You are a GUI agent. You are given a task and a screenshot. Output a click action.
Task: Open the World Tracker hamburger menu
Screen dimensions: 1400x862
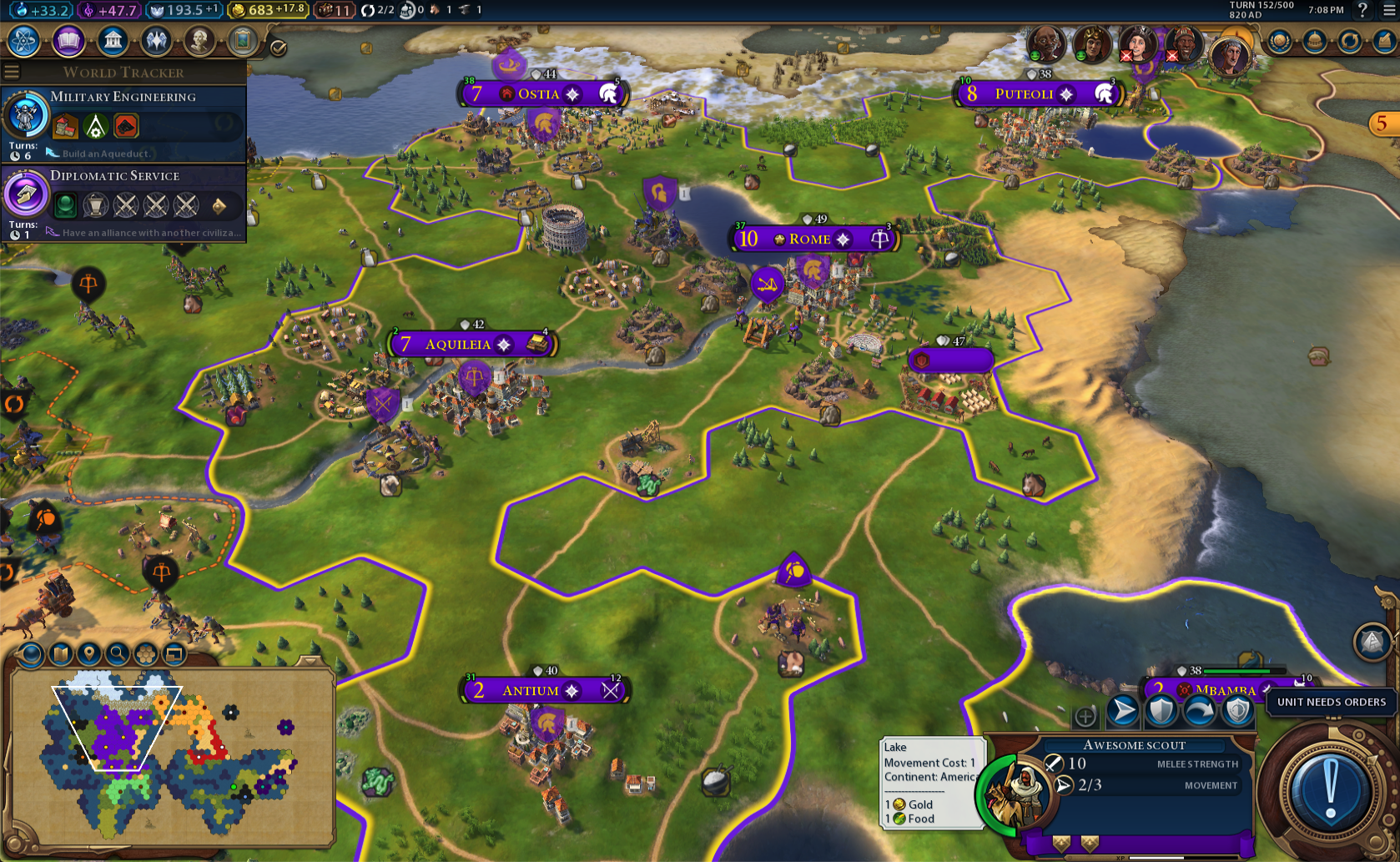click(x=12, y=72)
